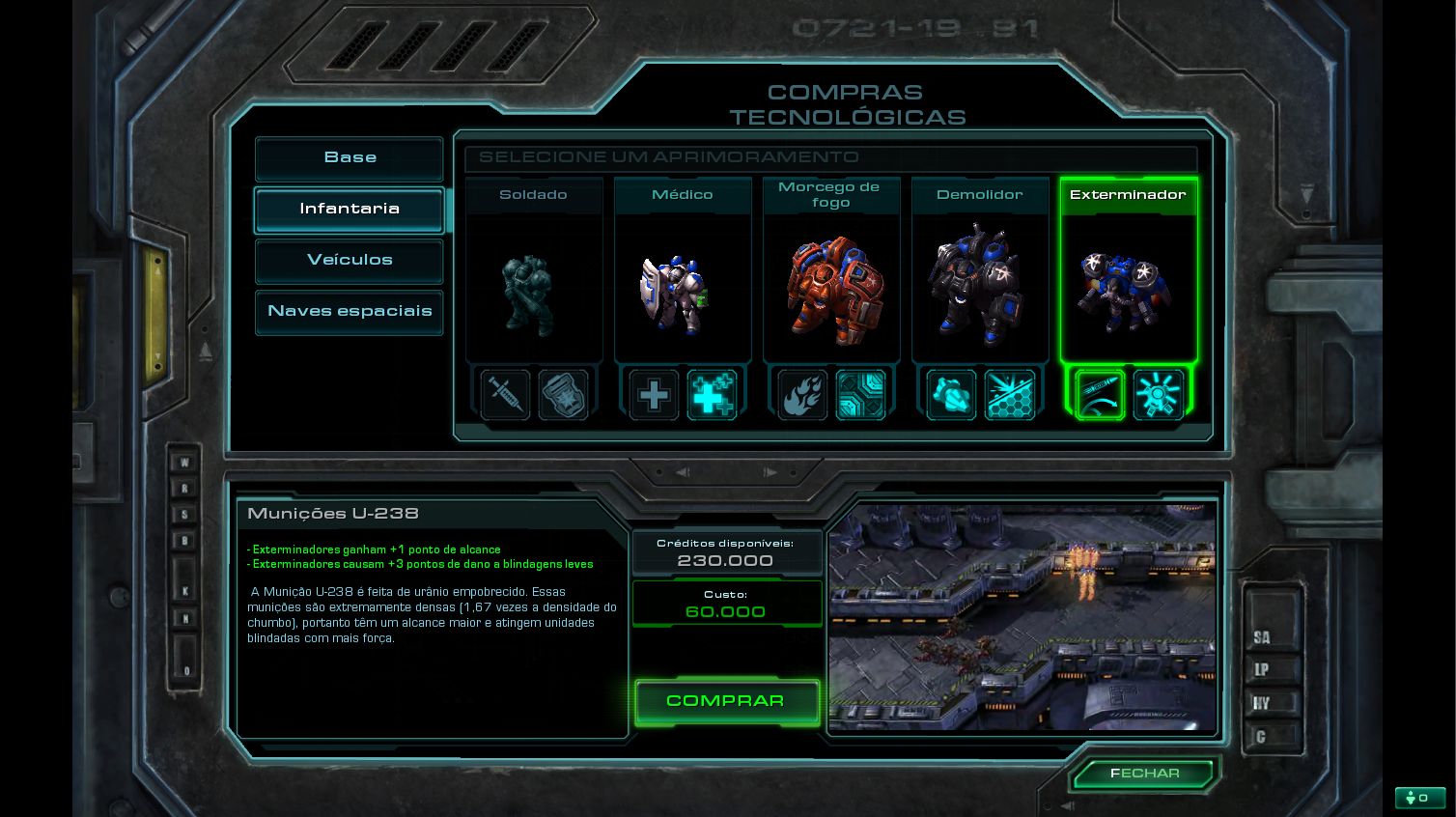
Task: Show the Naves espaciais upgrades
Action: tap(350, 312)
